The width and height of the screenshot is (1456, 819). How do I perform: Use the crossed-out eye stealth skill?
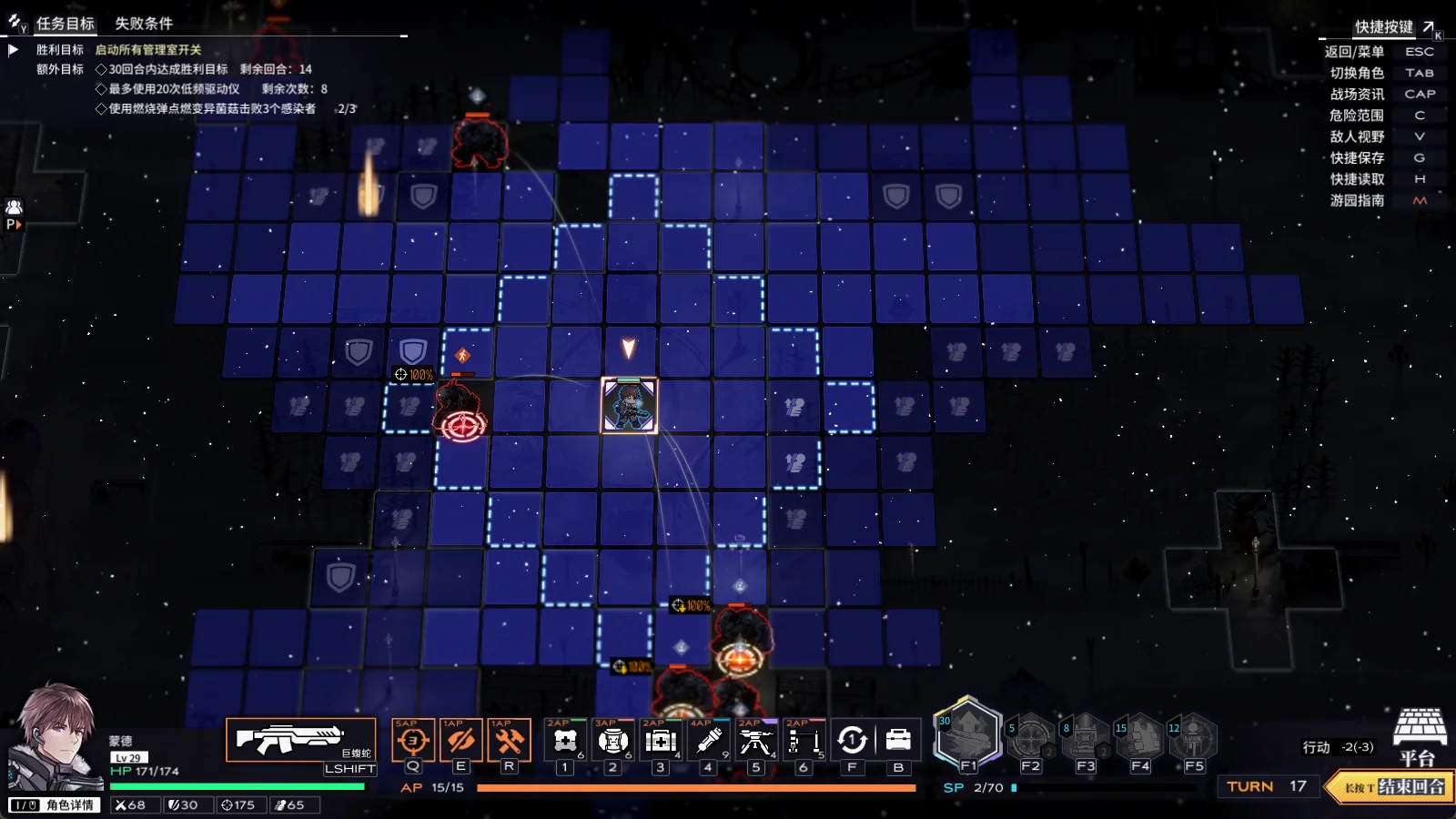pyautogui.click(x=460, y=741)
